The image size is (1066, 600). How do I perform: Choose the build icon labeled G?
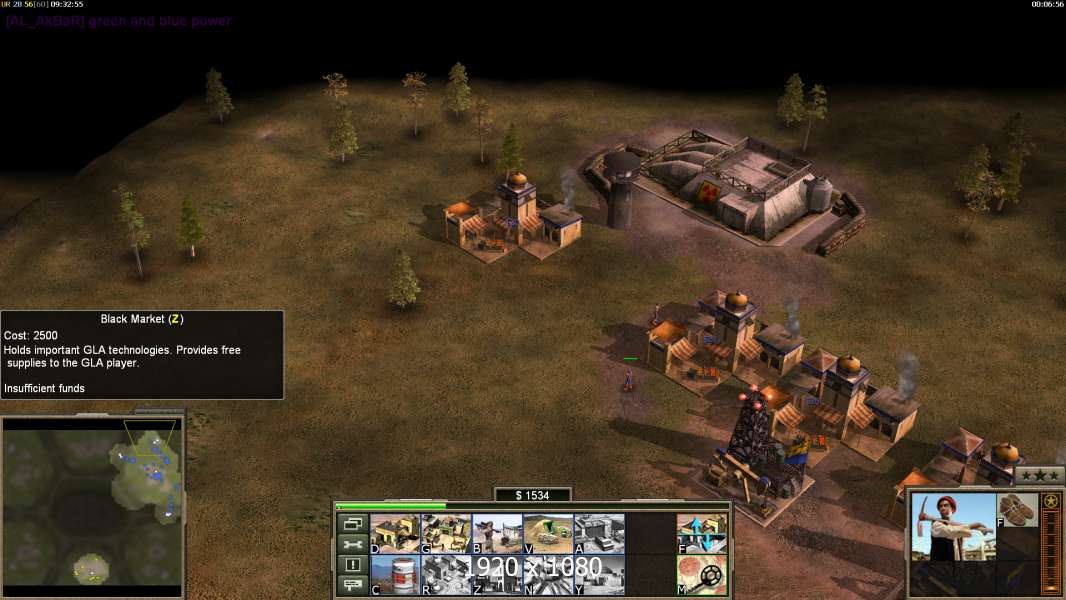tap(446, 533)
